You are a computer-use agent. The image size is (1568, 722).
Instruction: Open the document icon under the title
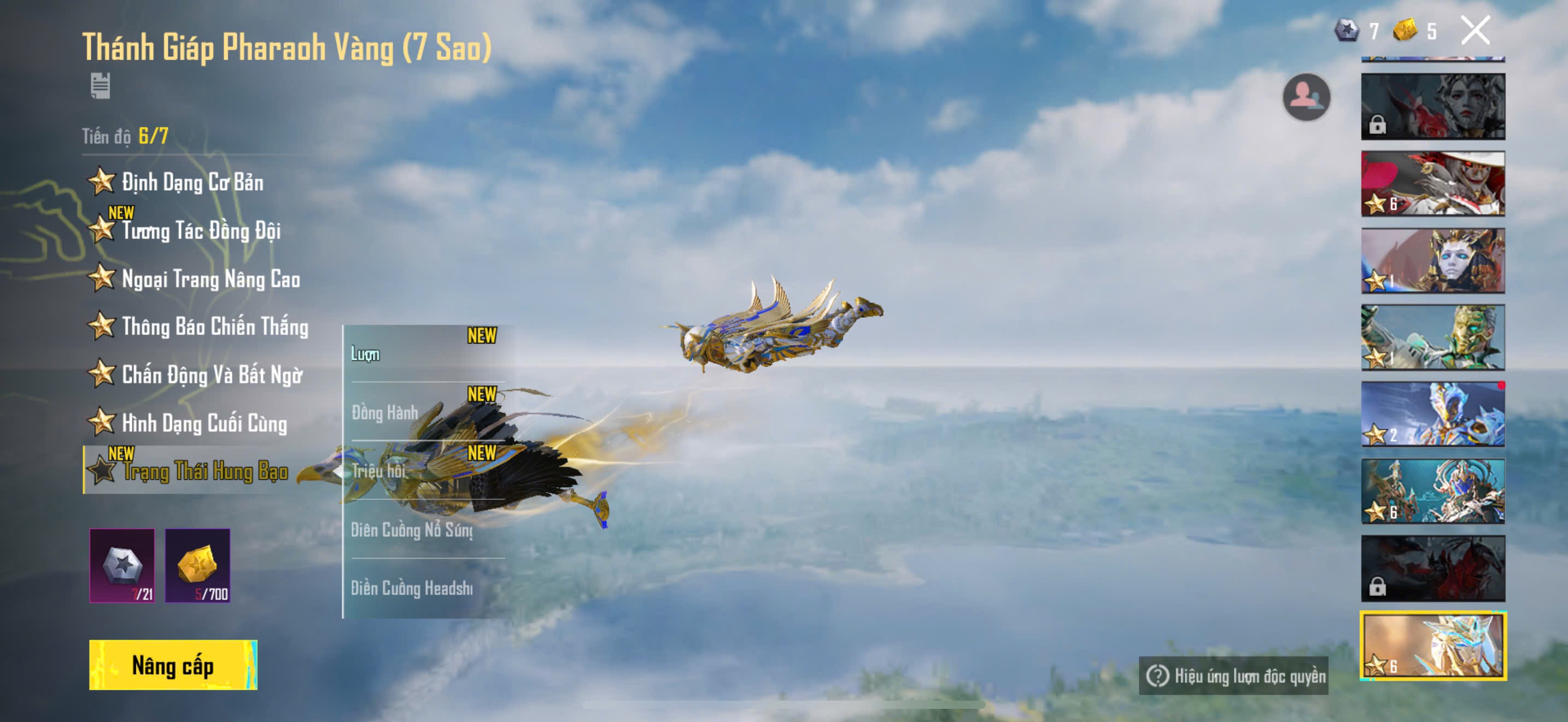101,86
